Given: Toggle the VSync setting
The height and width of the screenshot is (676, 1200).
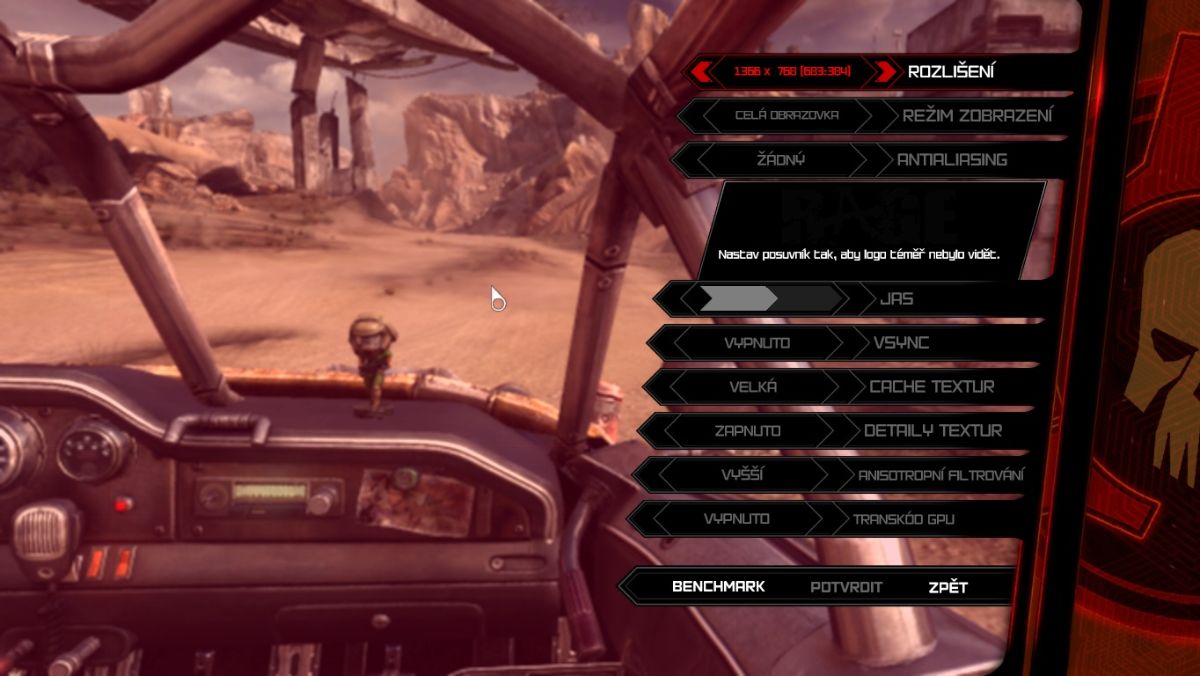Looking at the screenshot, I should (757, 343).
